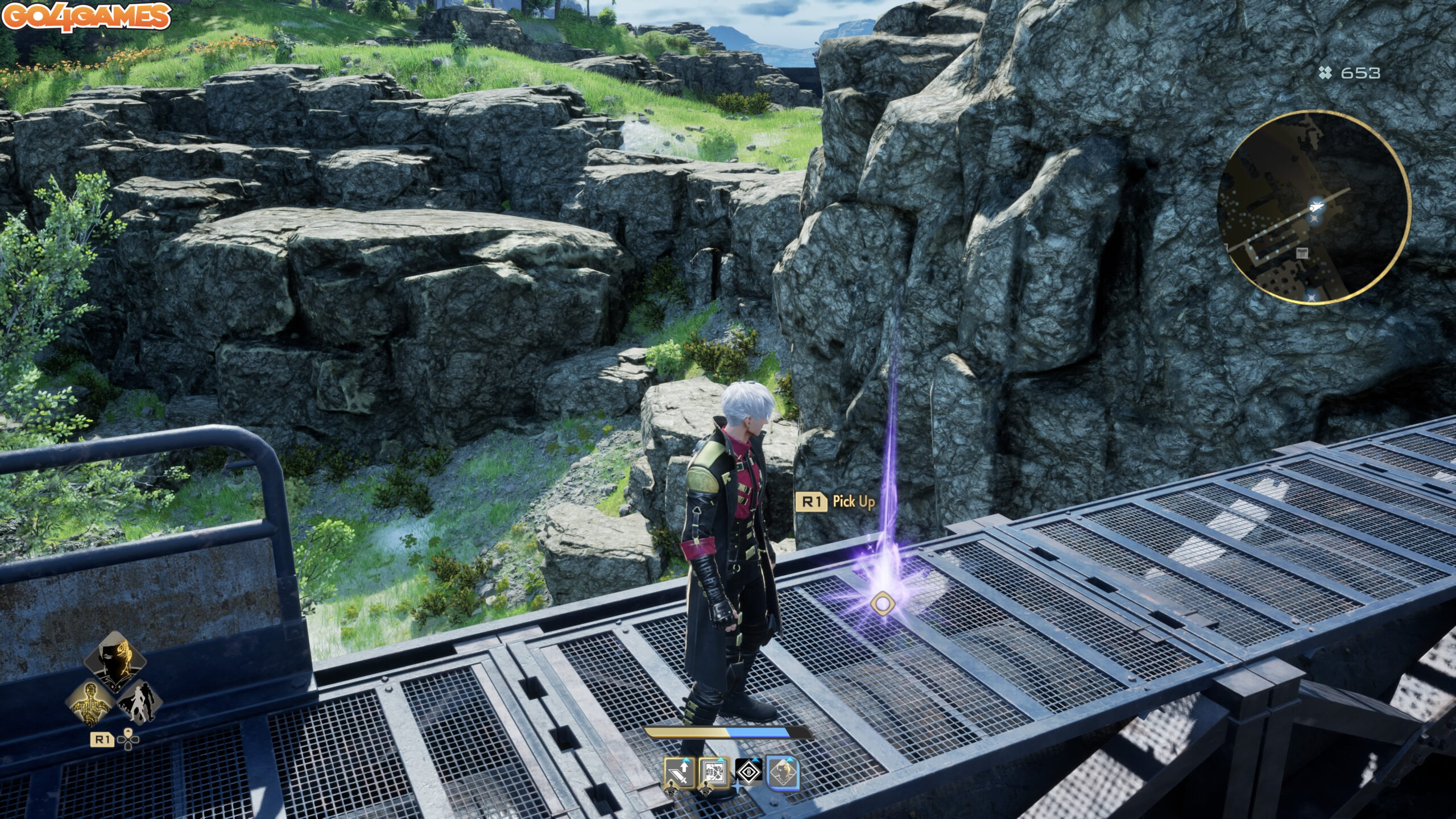1456x819 pixels.
Task: Select the golden circuit body icon
Action: 91,702
